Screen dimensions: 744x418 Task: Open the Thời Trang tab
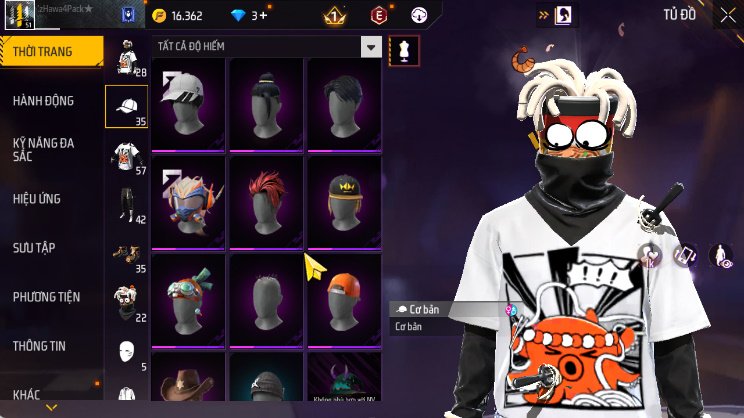point(50,52)
